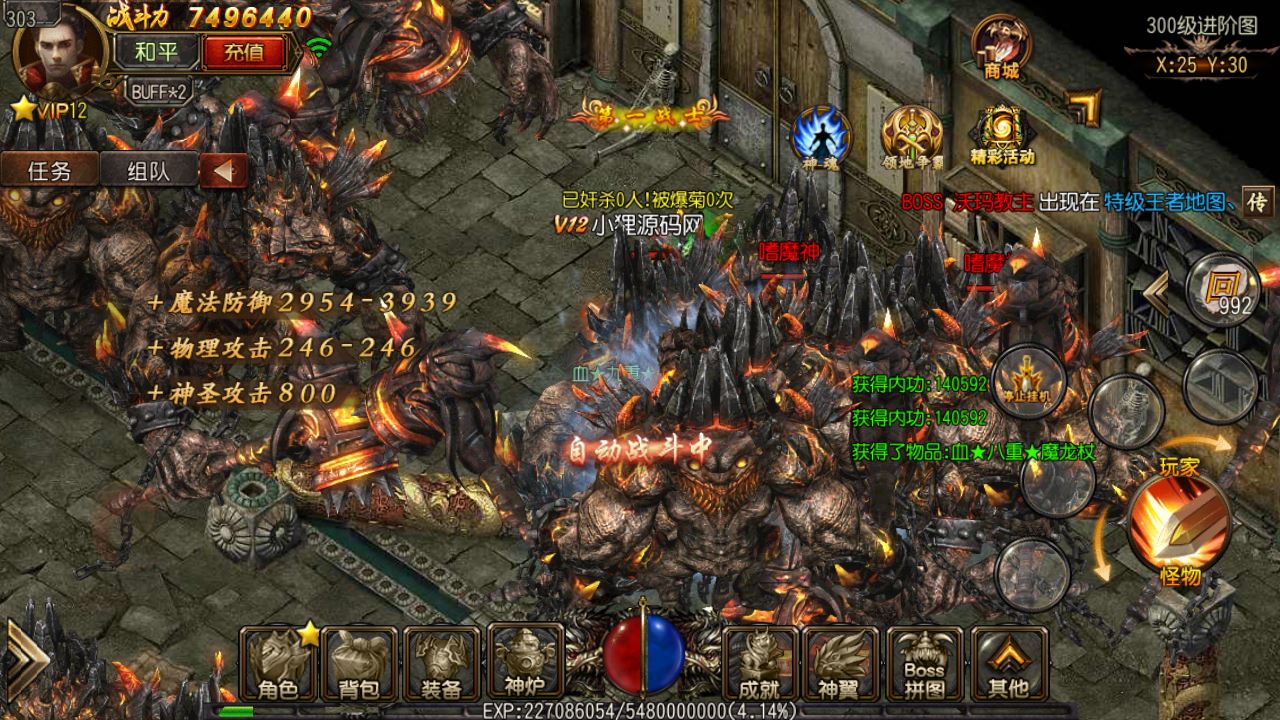This screenshot has width=1280, height=720.
Task: Open the 神炉 furnace menu
Action: pos(523,662)
